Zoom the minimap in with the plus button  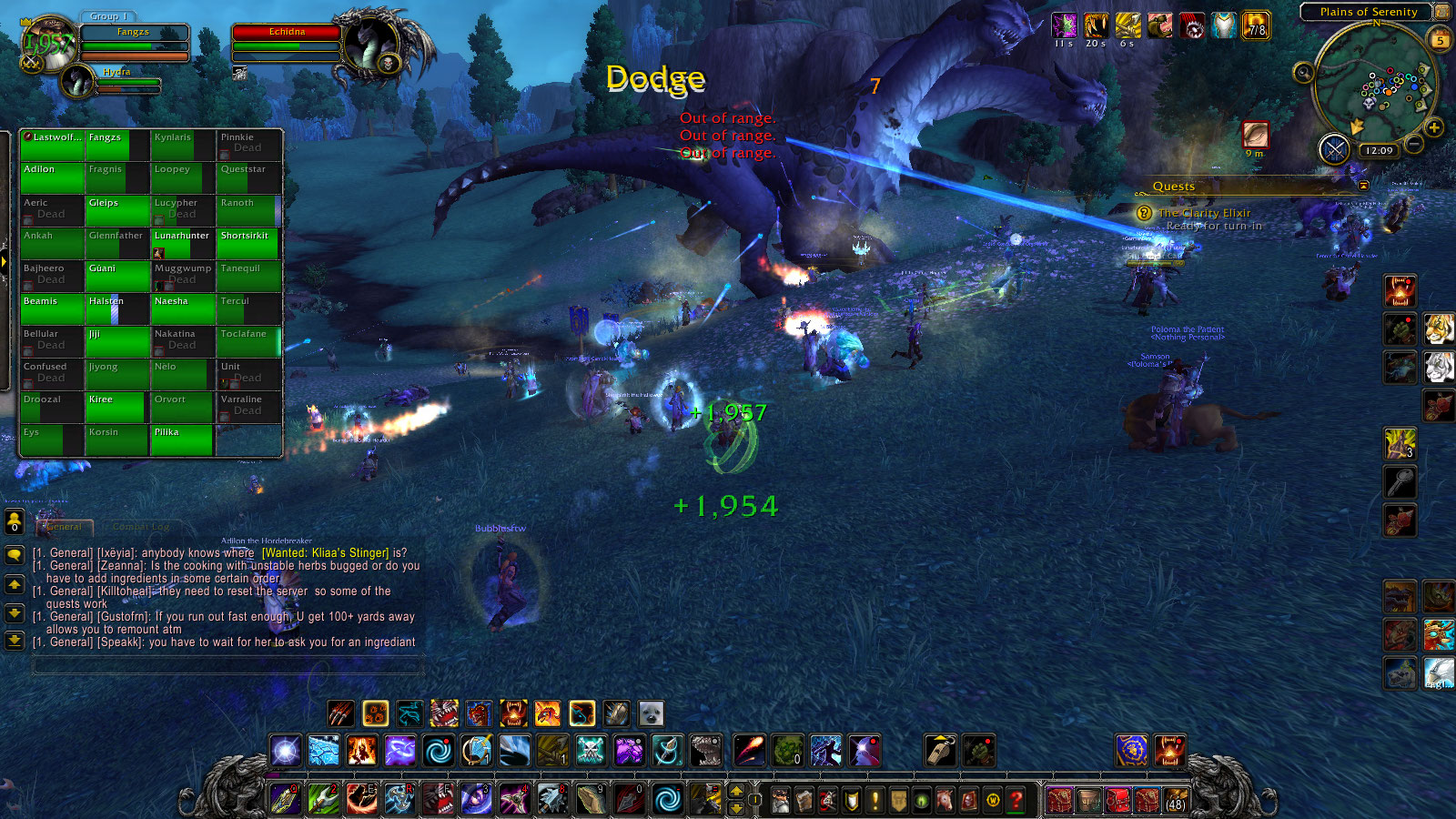click(1434, 127)
